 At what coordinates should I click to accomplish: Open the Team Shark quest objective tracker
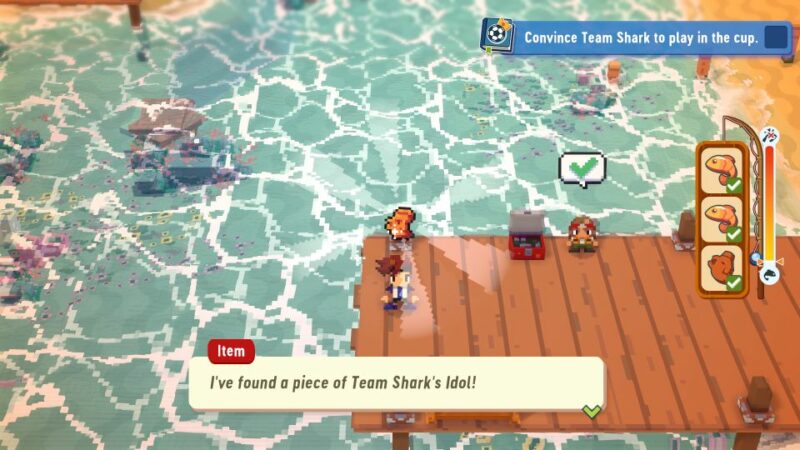click(x=640, y=37)
